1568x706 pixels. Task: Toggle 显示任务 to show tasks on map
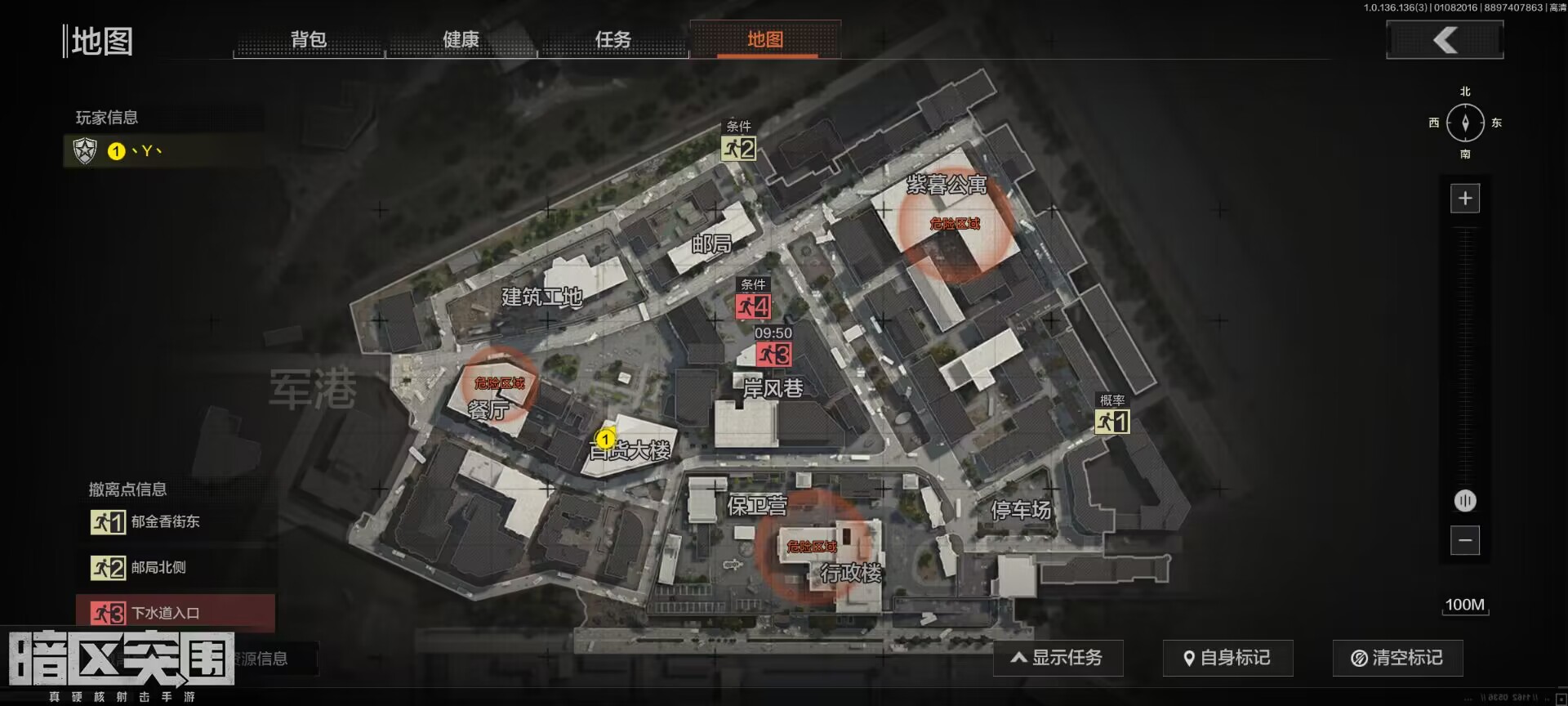[1058, 657]
